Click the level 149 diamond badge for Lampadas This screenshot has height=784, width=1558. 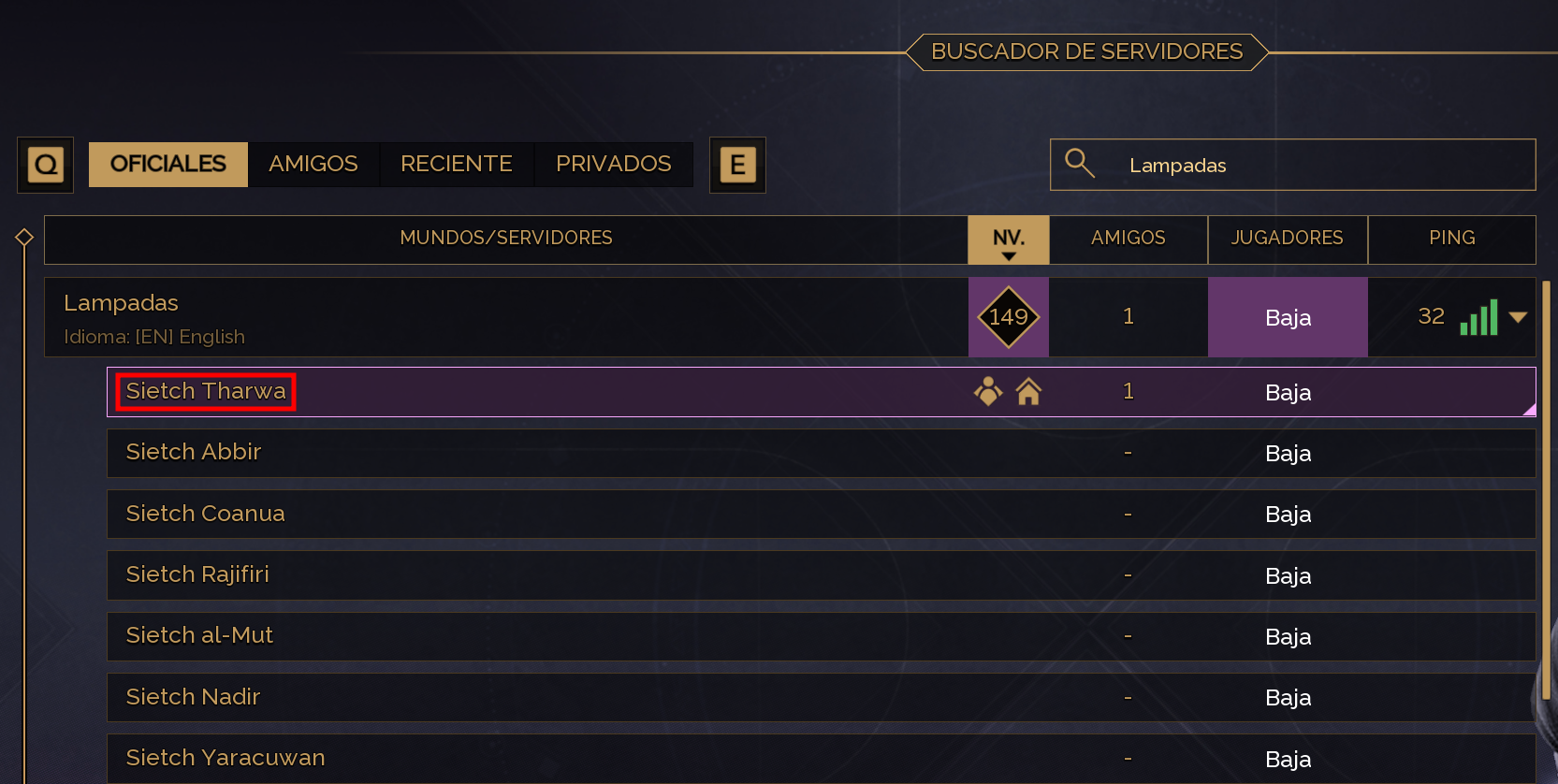tap(1008, 317)
